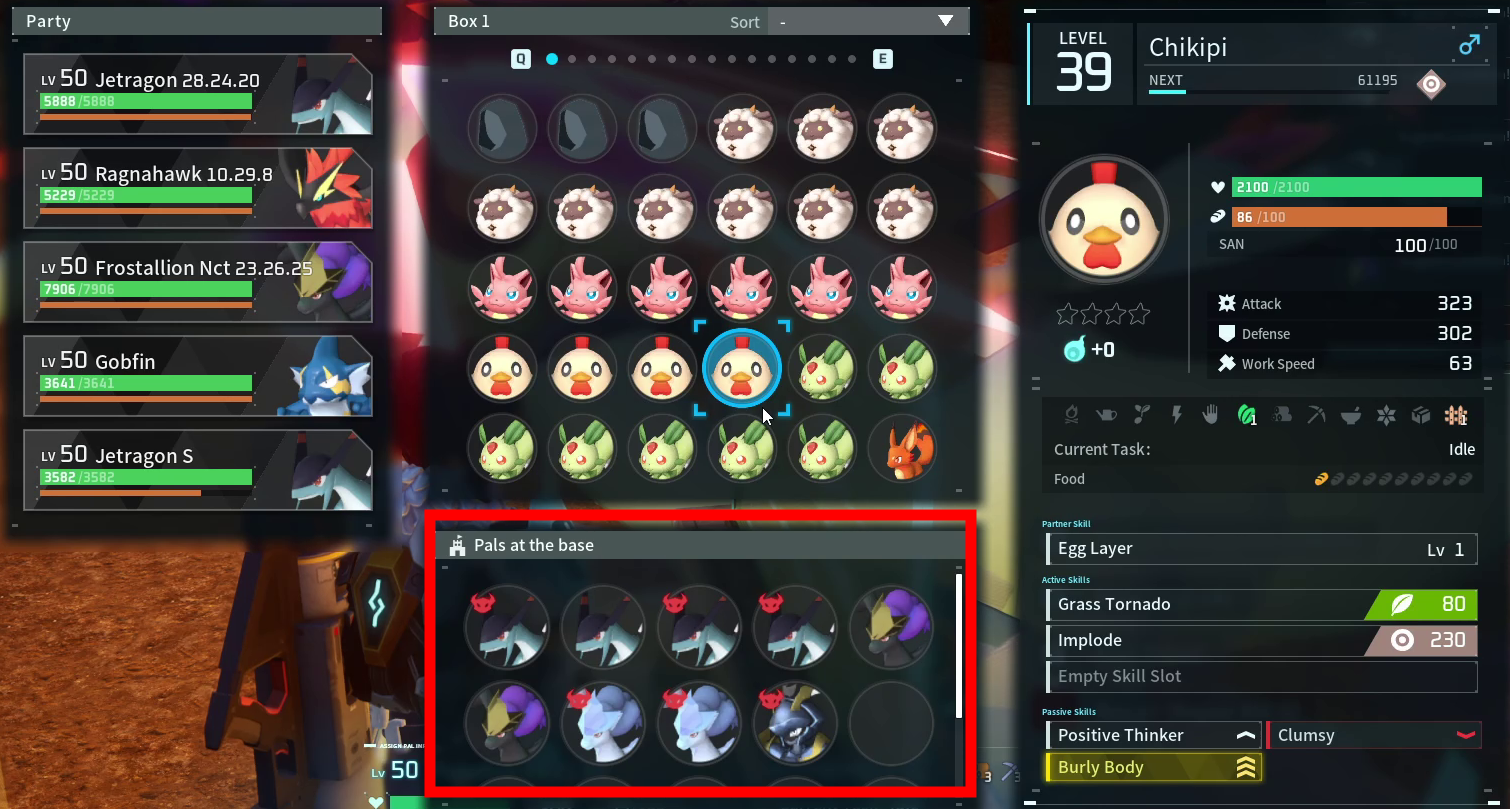Select the Gathering leaves icon showing level 1
1510x809 pixels.
[1247, 415]
